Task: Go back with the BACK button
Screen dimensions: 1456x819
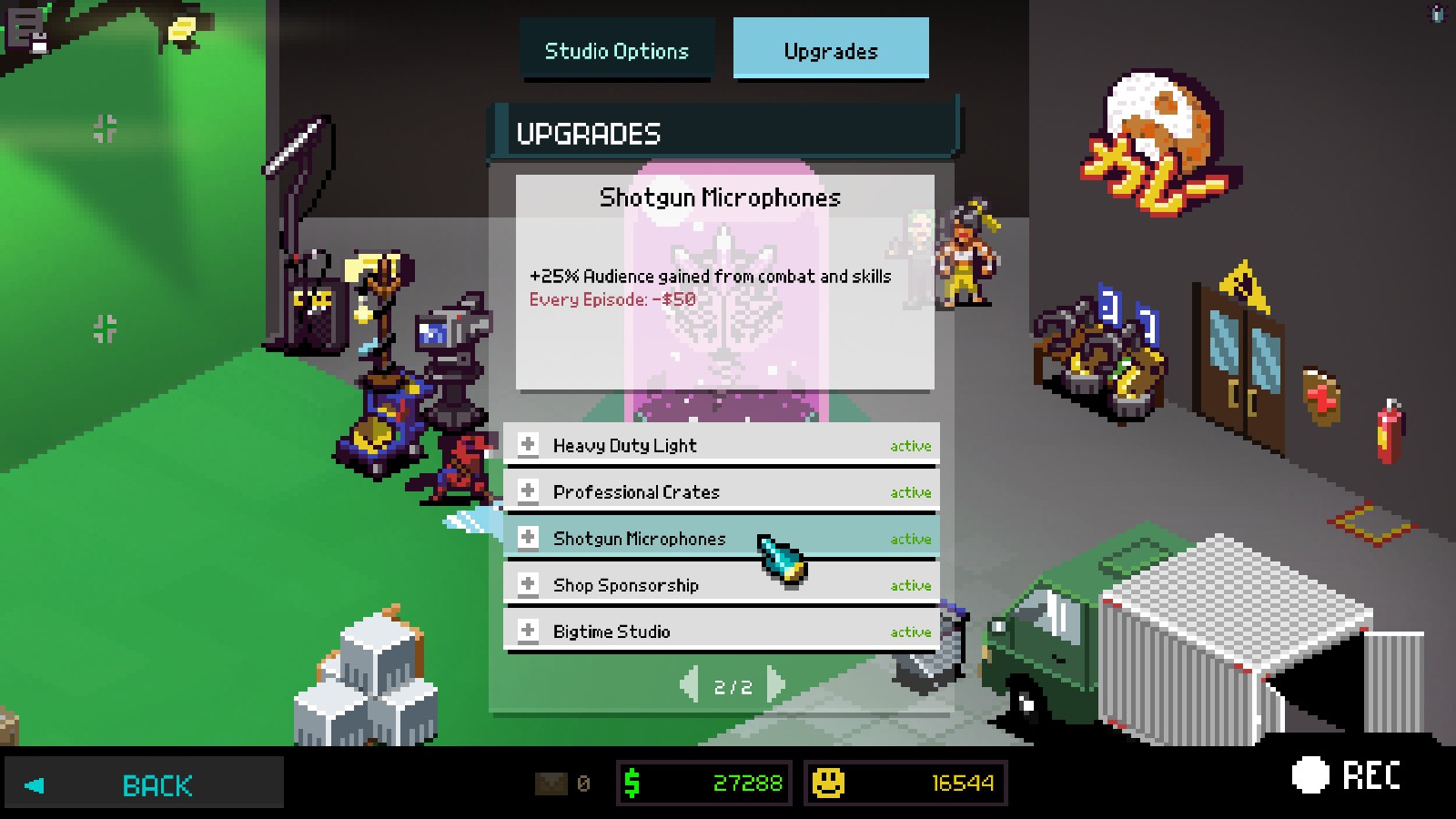Action: pyautogui.click(x=146, y=784)
